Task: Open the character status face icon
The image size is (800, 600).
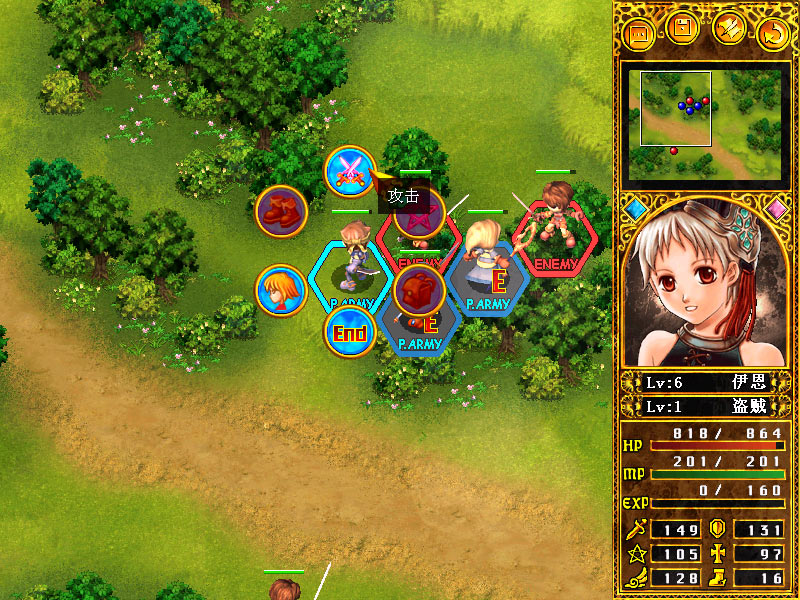Action: coord(280,291)
